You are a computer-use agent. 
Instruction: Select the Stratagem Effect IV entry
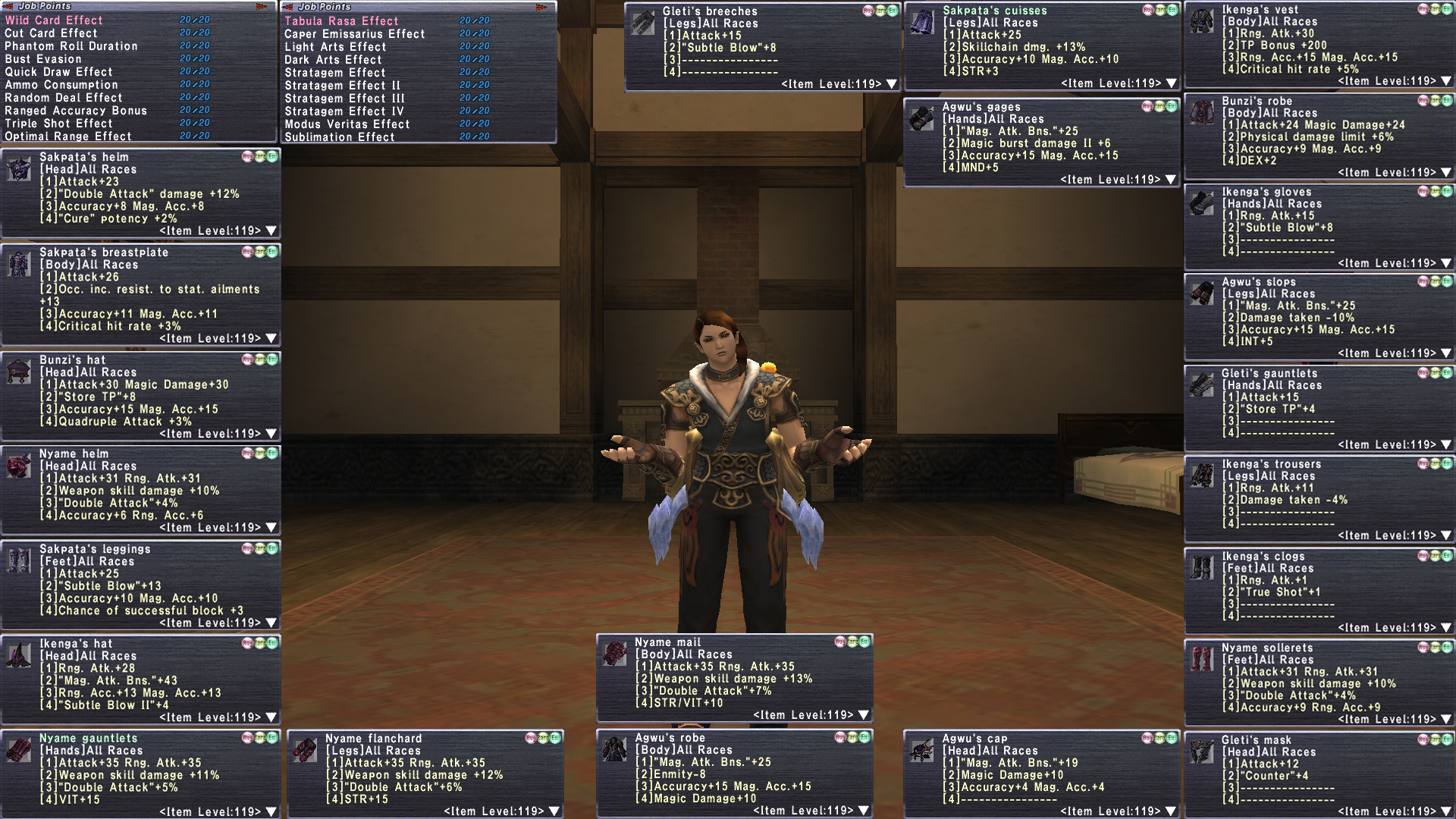click(344, 111)
